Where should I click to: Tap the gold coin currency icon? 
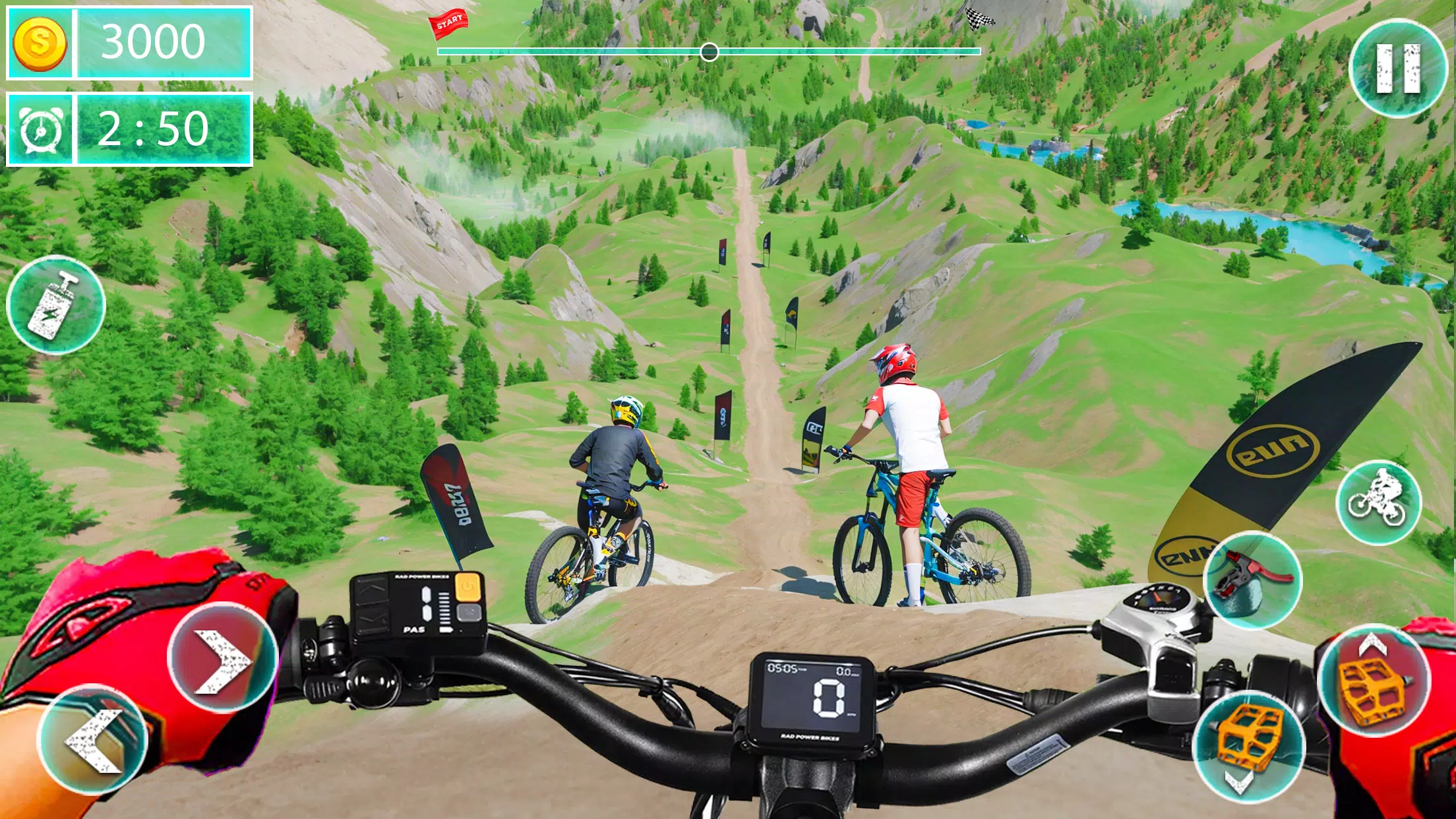[40, 44]
